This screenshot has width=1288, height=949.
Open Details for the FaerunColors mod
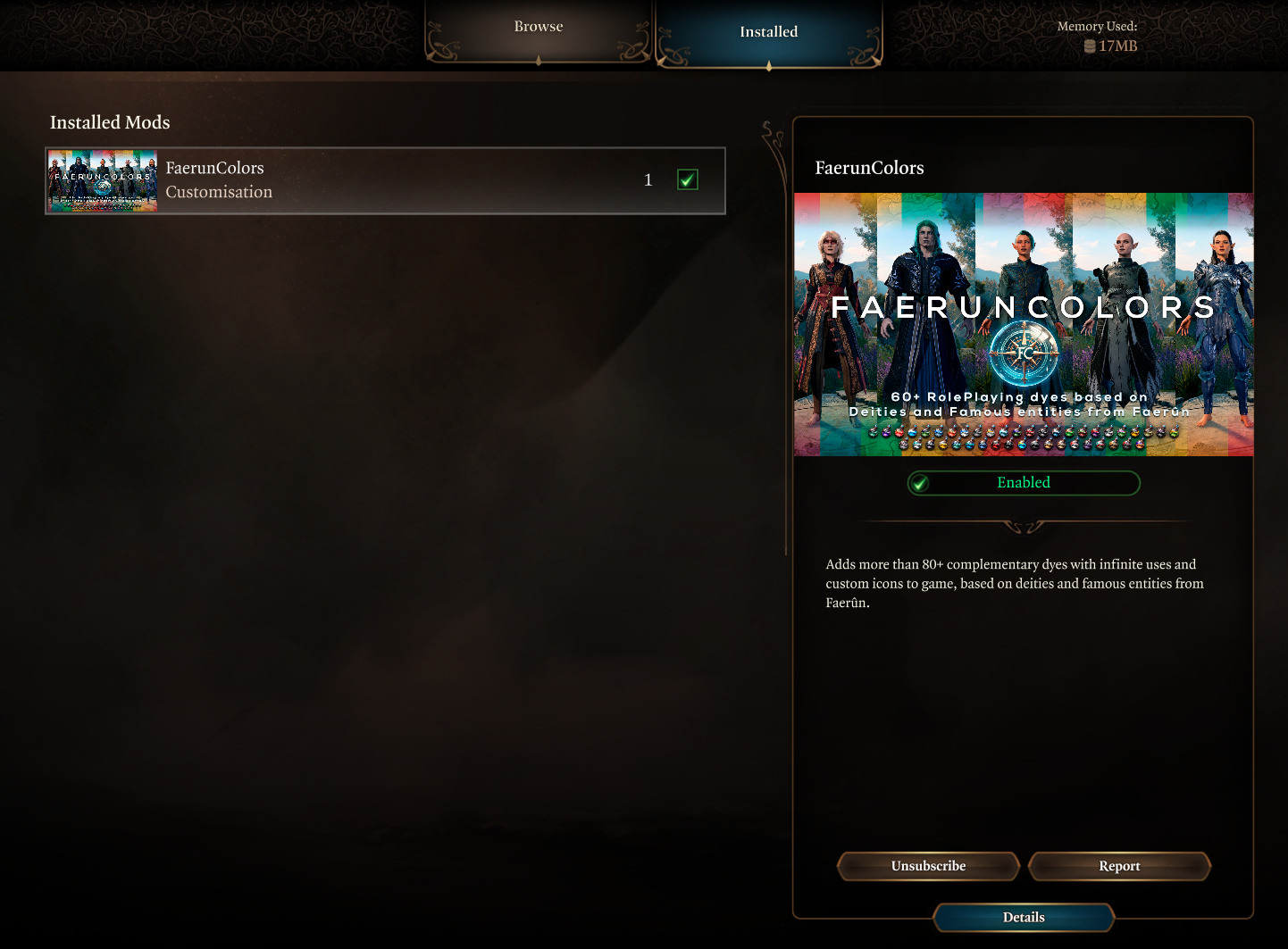click(1024, 917)
